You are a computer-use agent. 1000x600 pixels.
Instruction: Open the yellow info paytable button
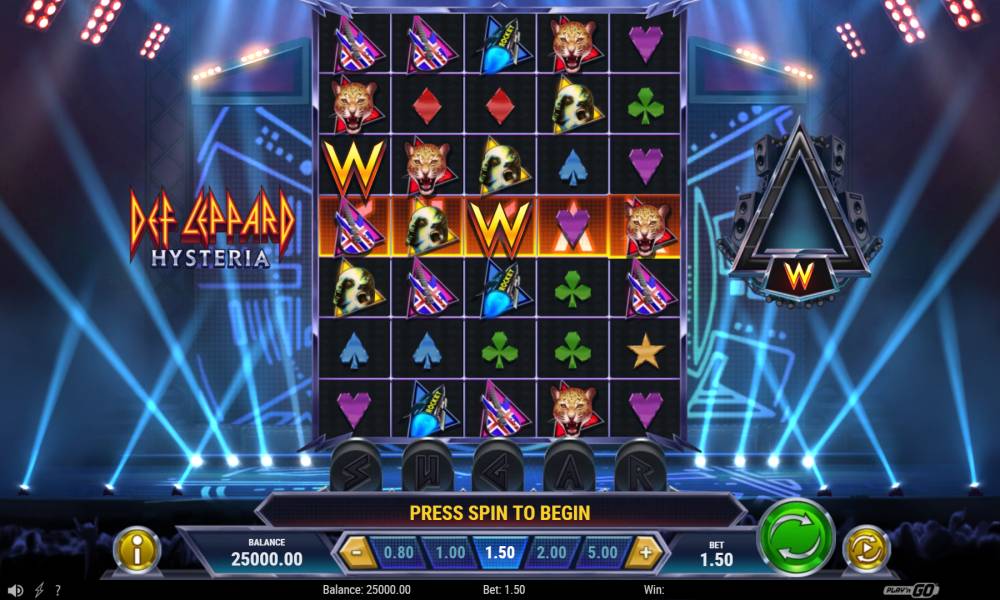click(x=137, y=550)
